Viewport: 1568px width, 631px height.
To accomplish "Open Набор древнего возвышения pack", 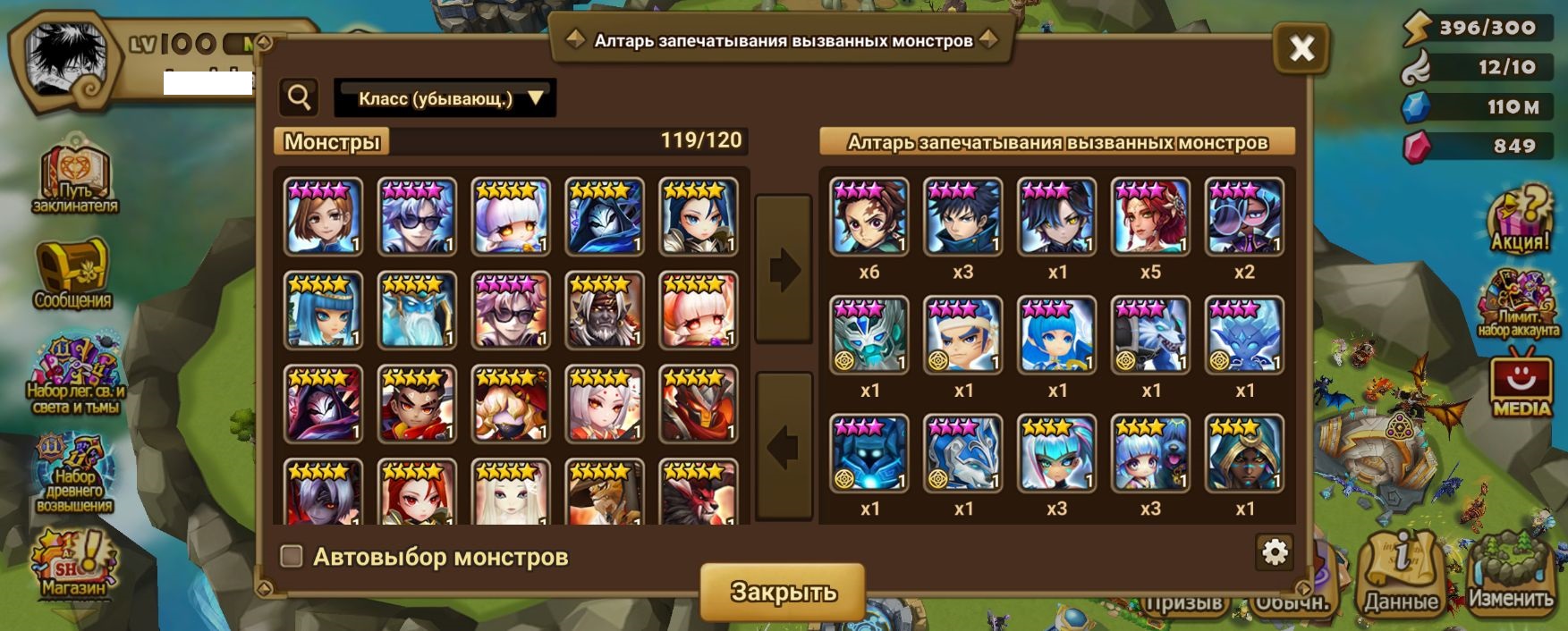I will point(74,475).
